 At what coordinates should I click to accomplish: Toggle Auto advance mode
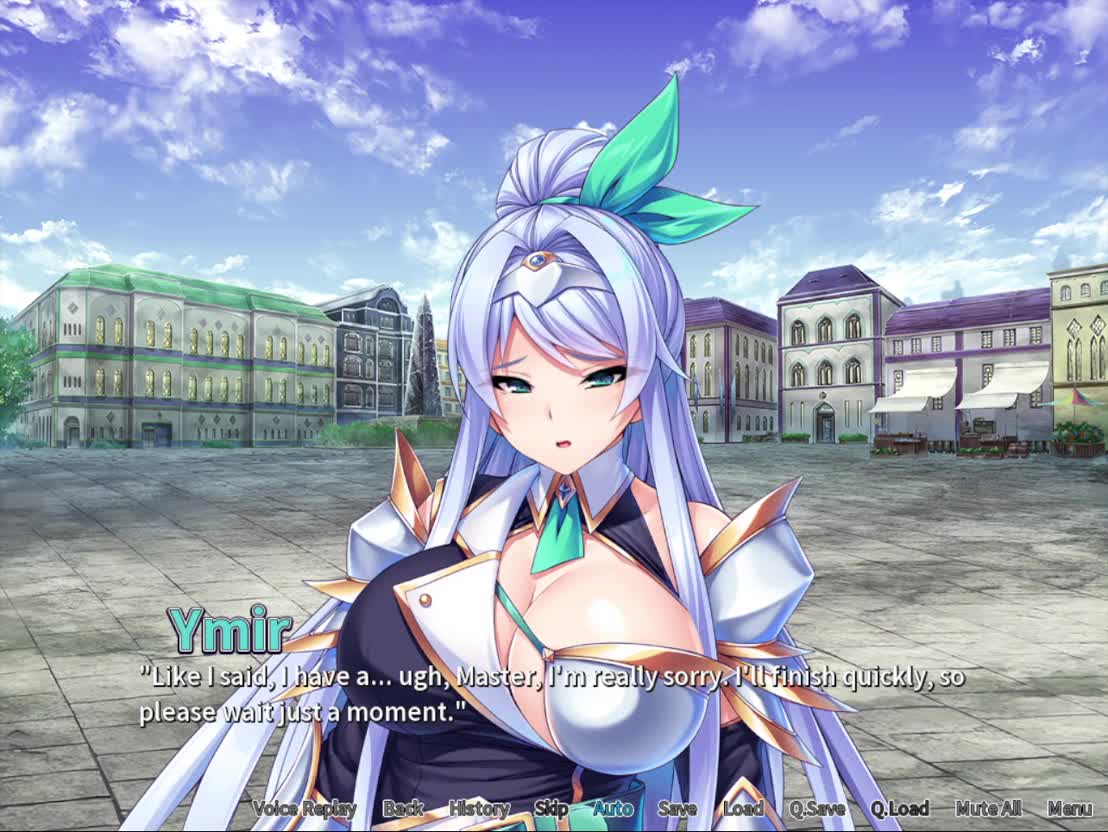(613, 808)
